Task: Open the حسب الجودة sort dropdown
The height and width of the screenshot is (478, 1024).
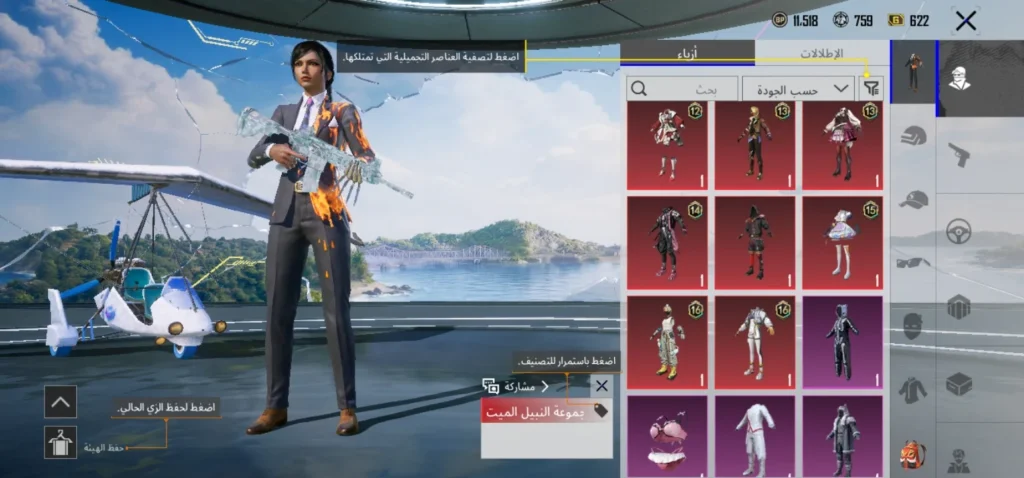Action: pos(798,89)
